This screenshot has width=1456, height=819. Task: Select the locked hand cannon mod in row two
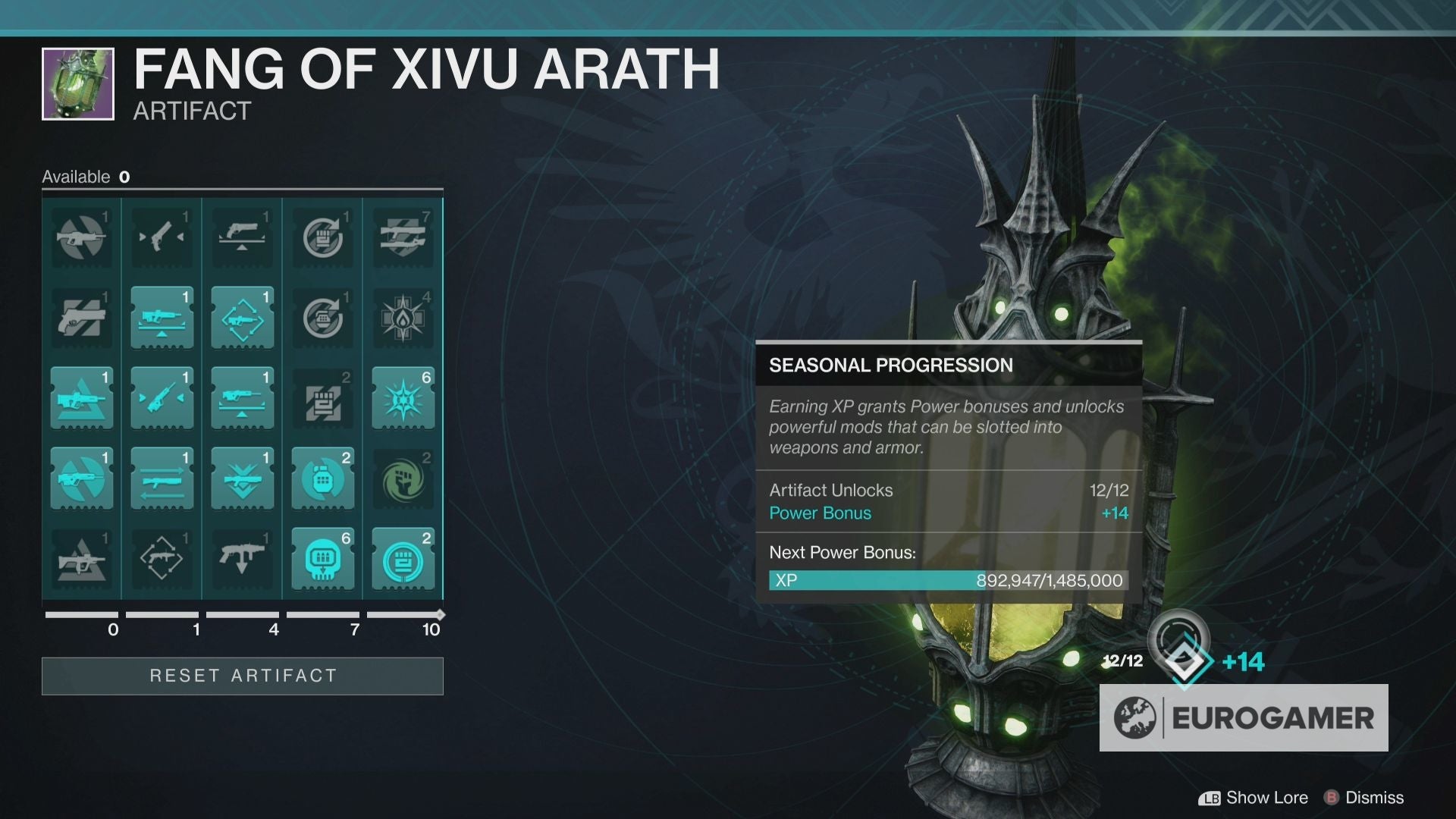click(x=82, y=318)
